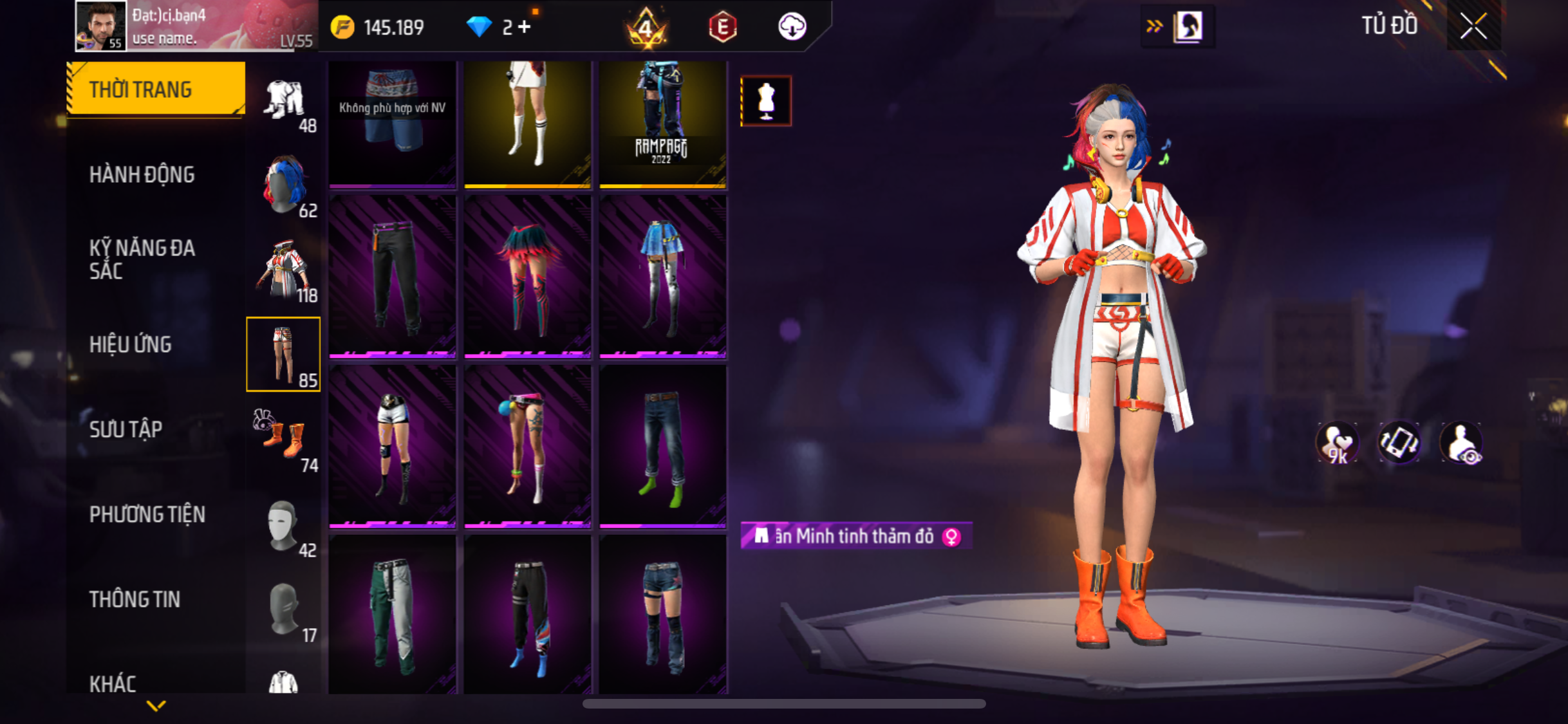Close the Tủ Đồ wardrobe screen

point(1473,27)
